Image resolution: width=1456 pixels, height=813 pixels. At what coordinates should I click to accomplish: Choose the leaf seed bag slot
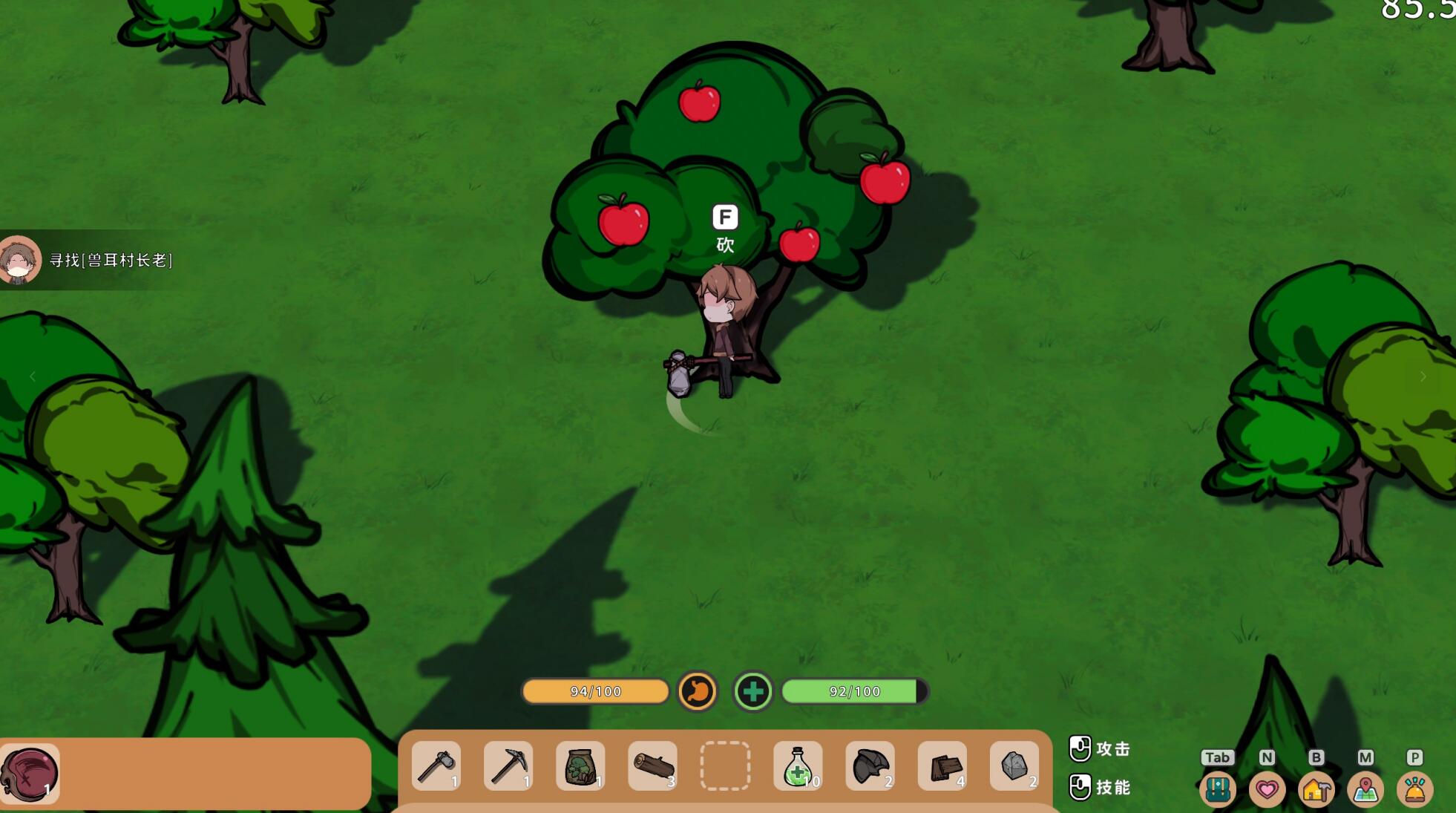(580, 766)
